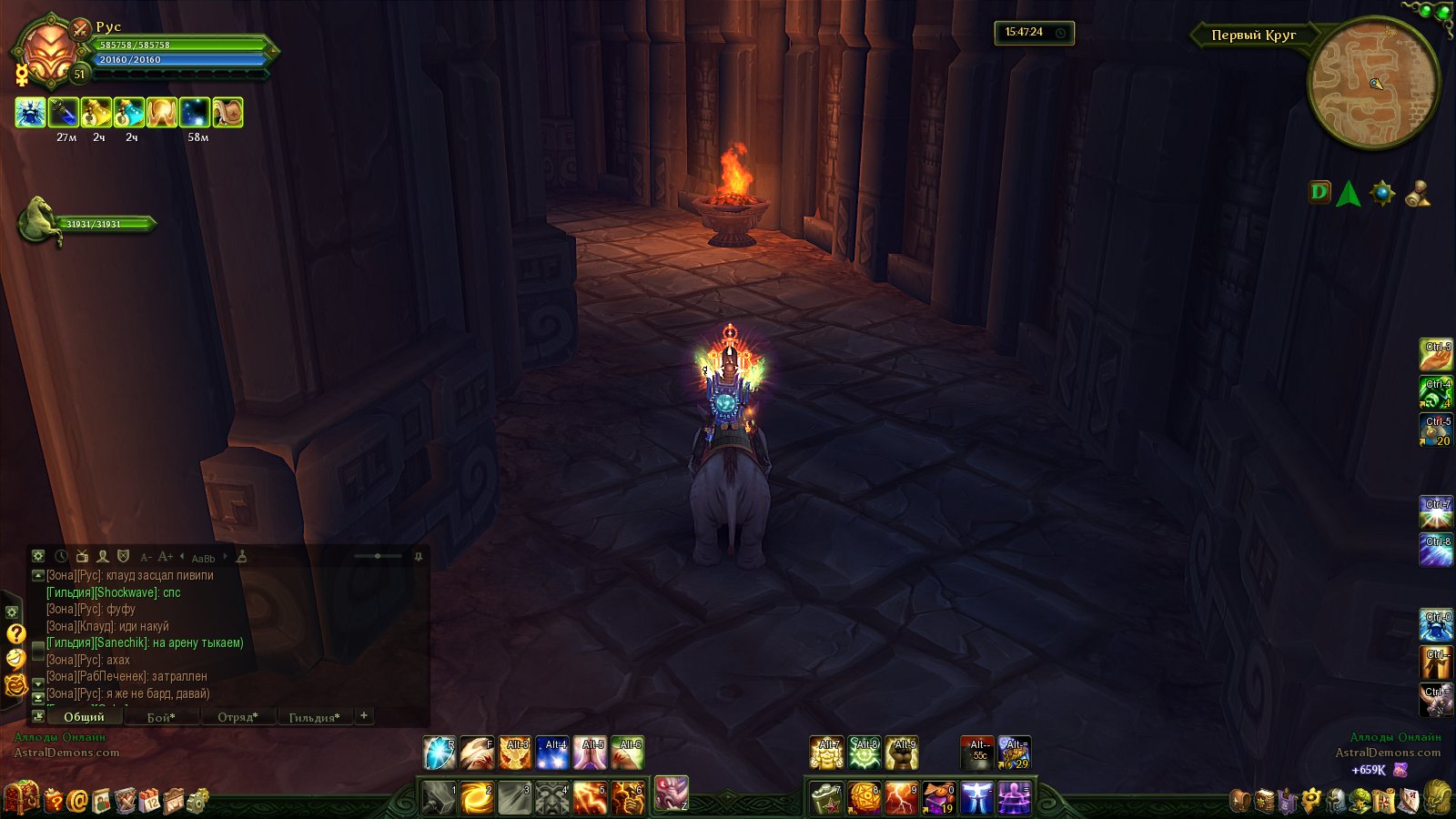Use the praying hands ability on Alt-5
The height and width of the screenshot is (819, 1456).
tap(590, 753)
